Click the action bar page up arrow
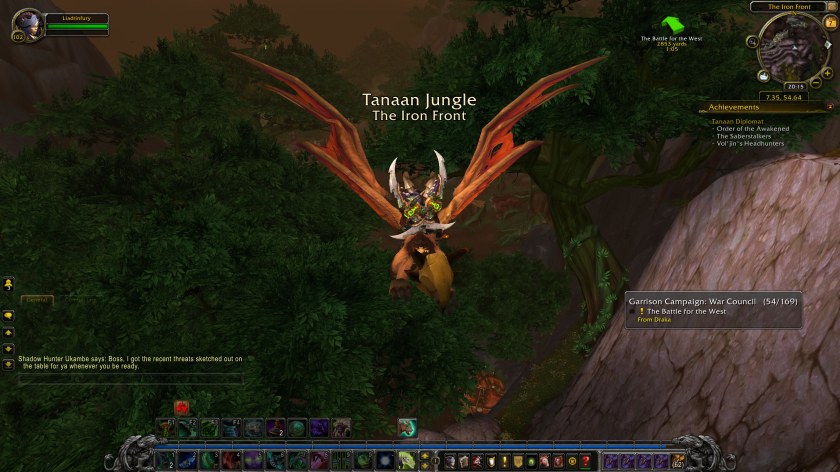Viewport: 840px width, 472px height. (424, 455)
